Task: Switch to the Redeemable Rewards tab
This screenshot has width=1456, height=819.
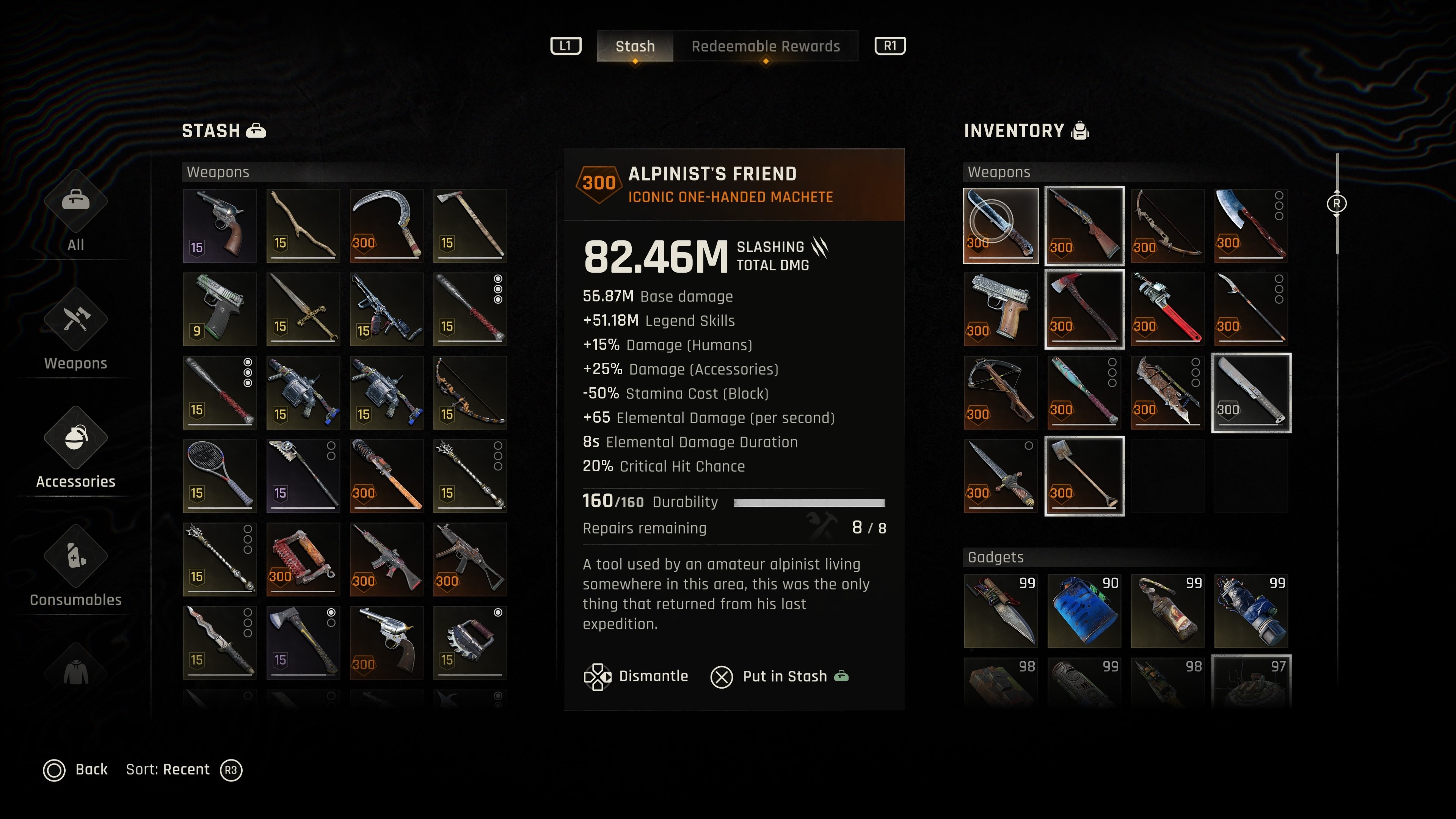Action: [765, 46]
